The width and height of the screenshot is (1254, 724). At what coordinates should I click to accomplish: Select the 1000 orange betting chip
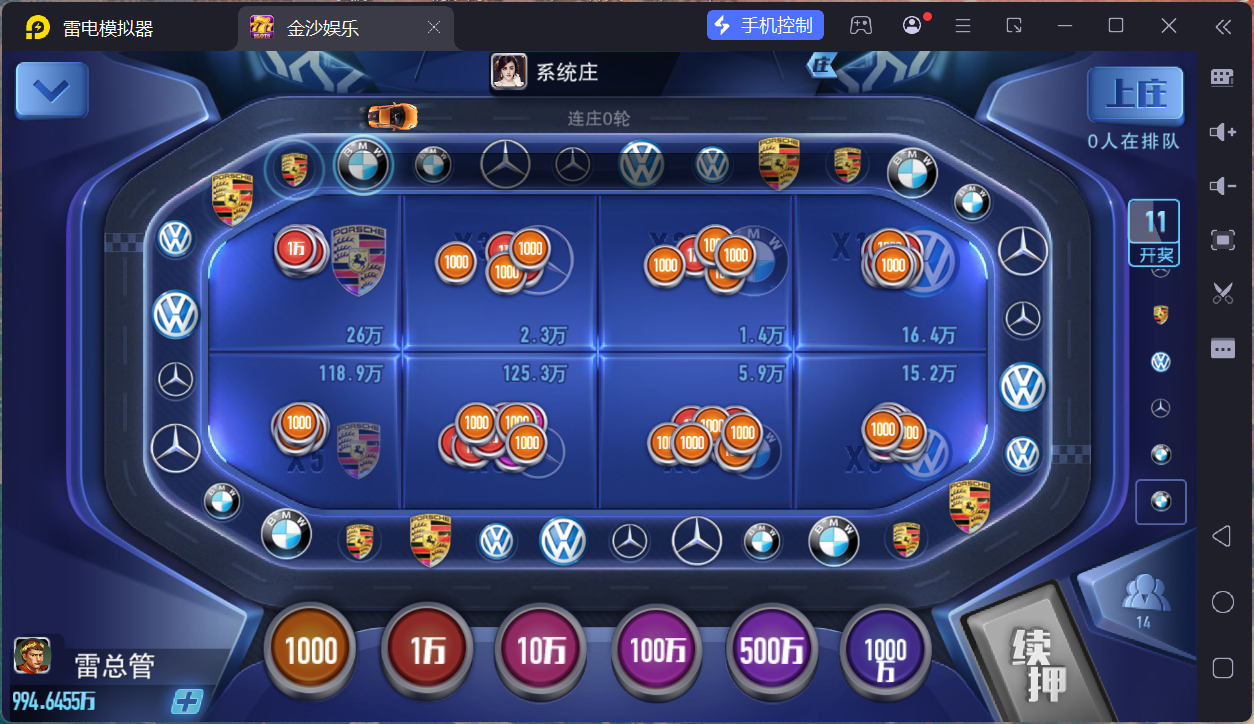(311, 652)
